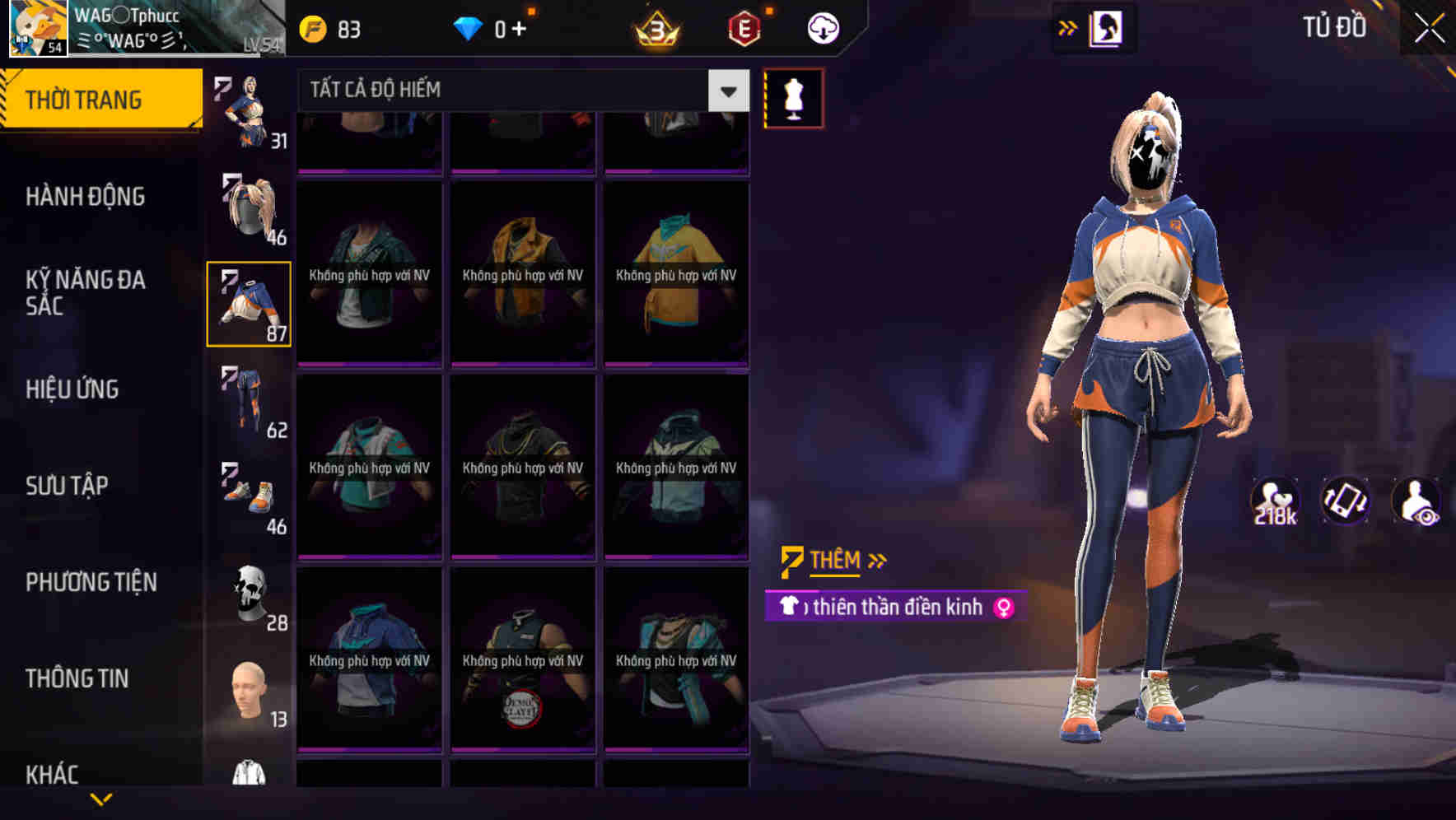The height and width of the screenshot is (820, 1456).
Task: Click the wardrobe portrait icon beside chevrons
Action: (1107, 27)
